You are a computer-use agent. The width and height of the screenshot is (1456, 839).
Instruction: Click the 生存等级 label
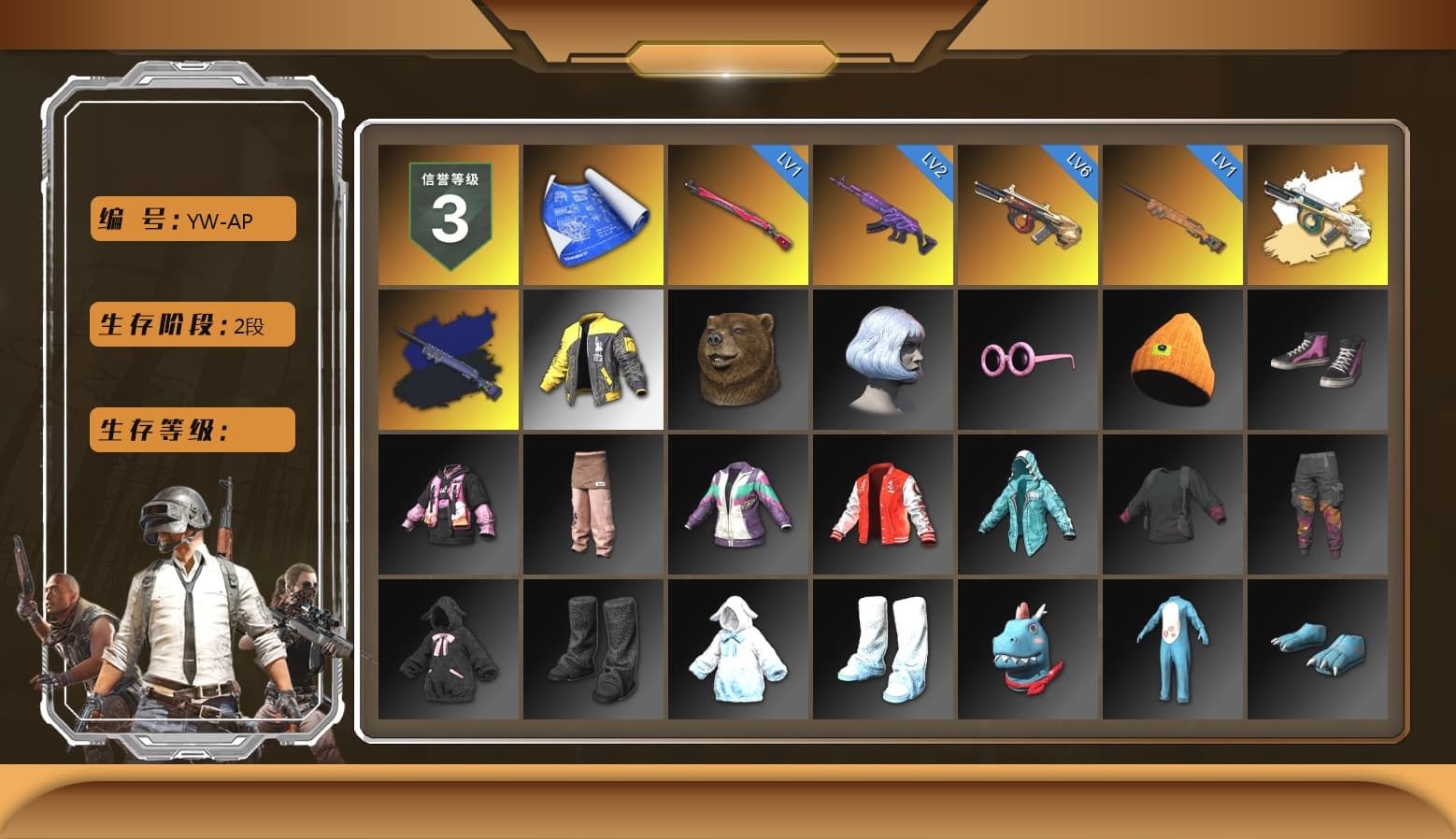tap(192, 430)
